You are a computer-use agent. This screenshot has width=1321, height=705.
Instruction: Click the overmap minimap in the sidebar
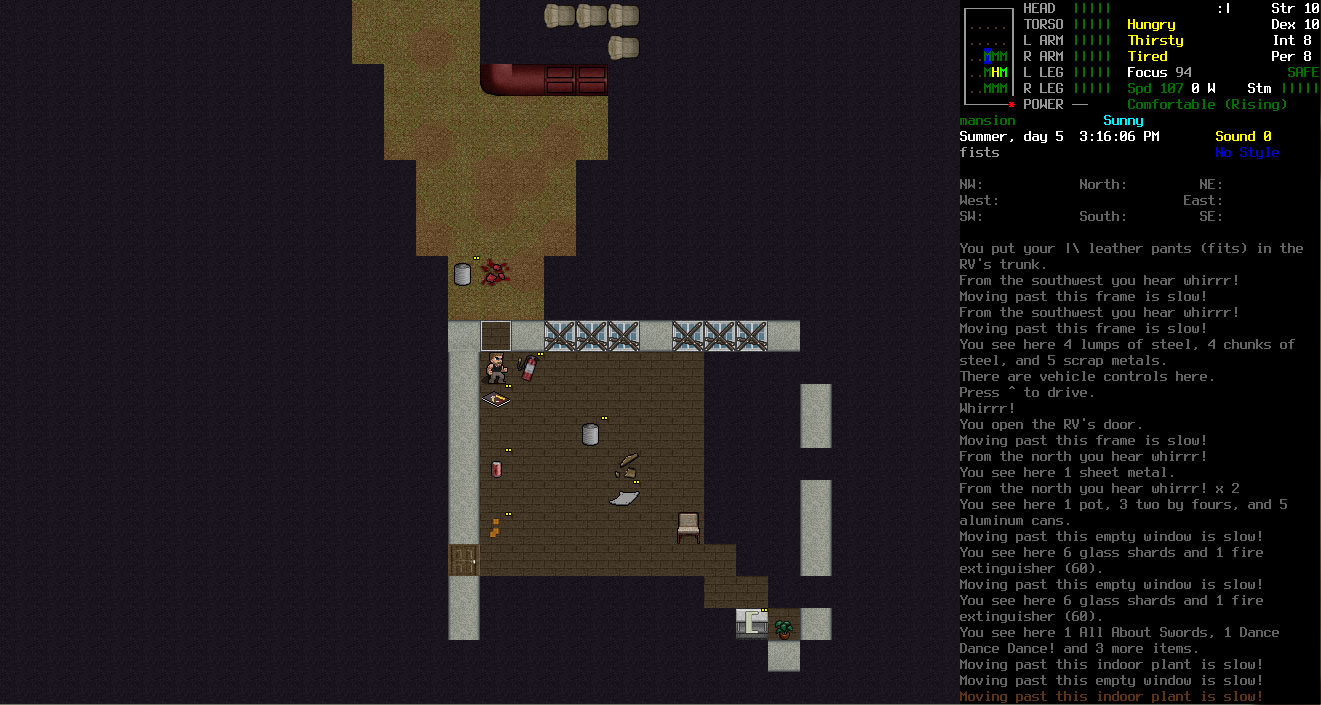click(x=988, y=56)
